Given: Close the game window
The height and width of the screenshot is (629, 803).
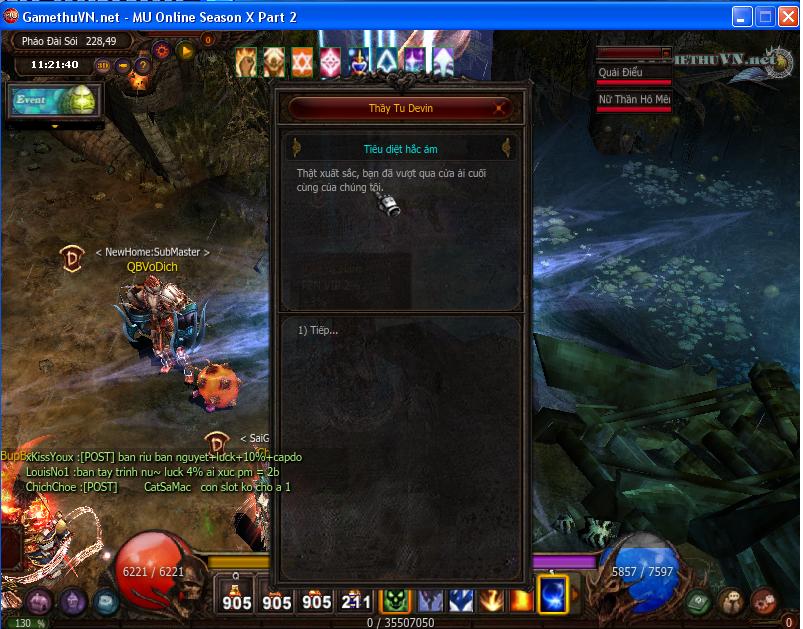Looking at the screenshot, I should click(x=788, y=17).
